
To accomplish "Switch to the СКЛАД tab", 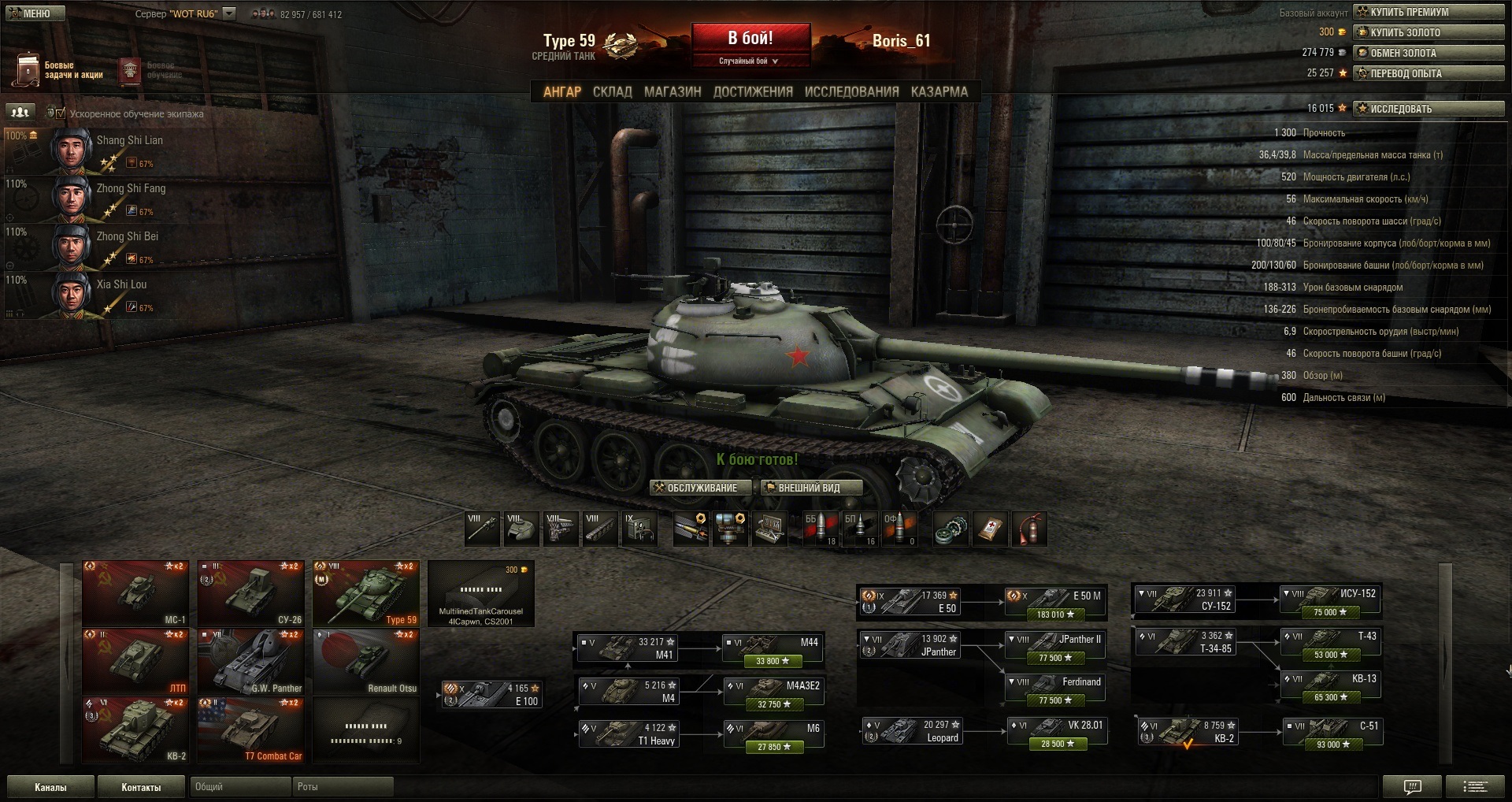I will pos(612,92).
